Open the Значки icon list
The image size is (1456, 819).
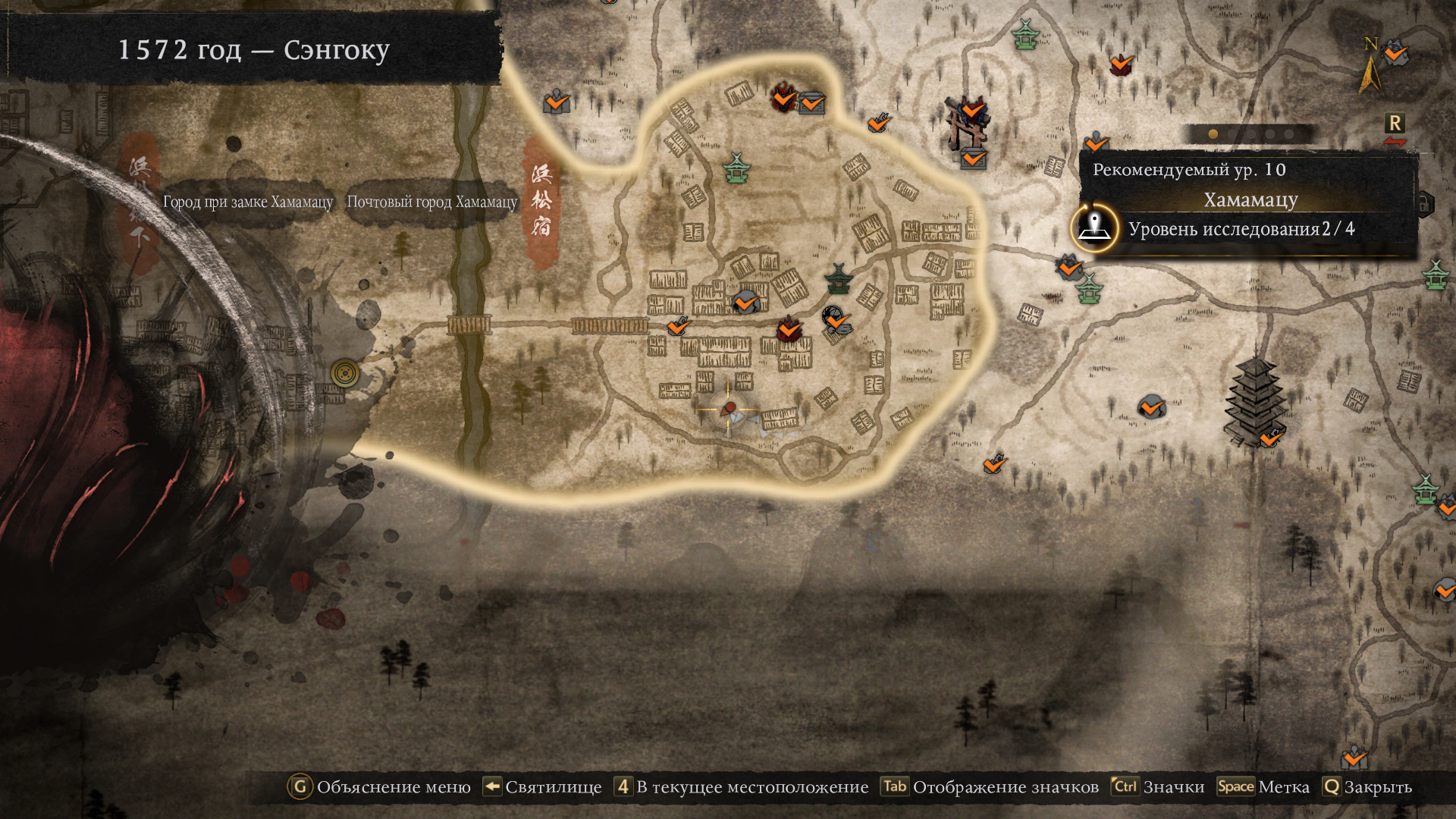click(x=1158, y=787)
